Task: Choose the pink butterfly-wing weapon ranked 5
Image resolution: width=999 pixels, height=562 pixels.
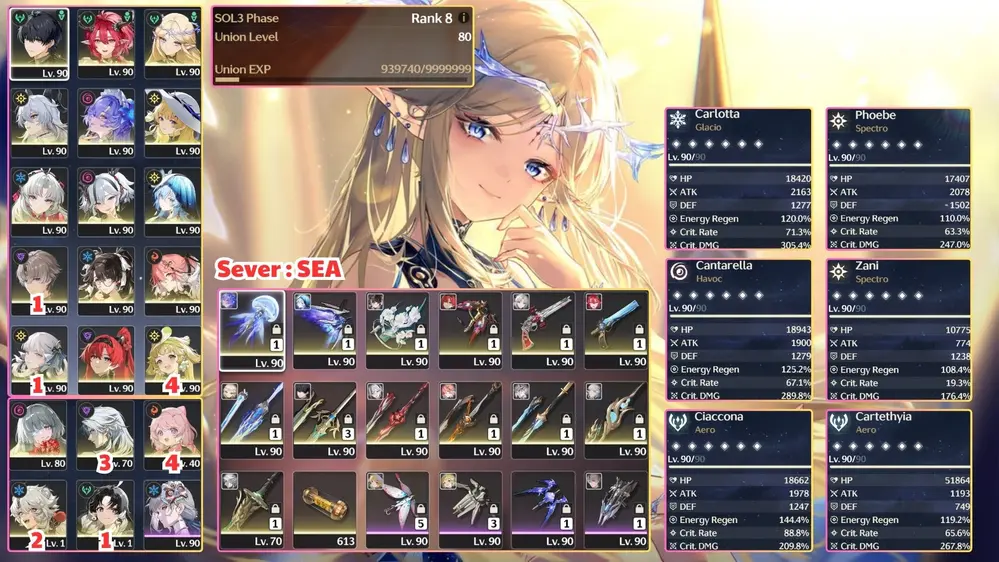Action: 397,510
